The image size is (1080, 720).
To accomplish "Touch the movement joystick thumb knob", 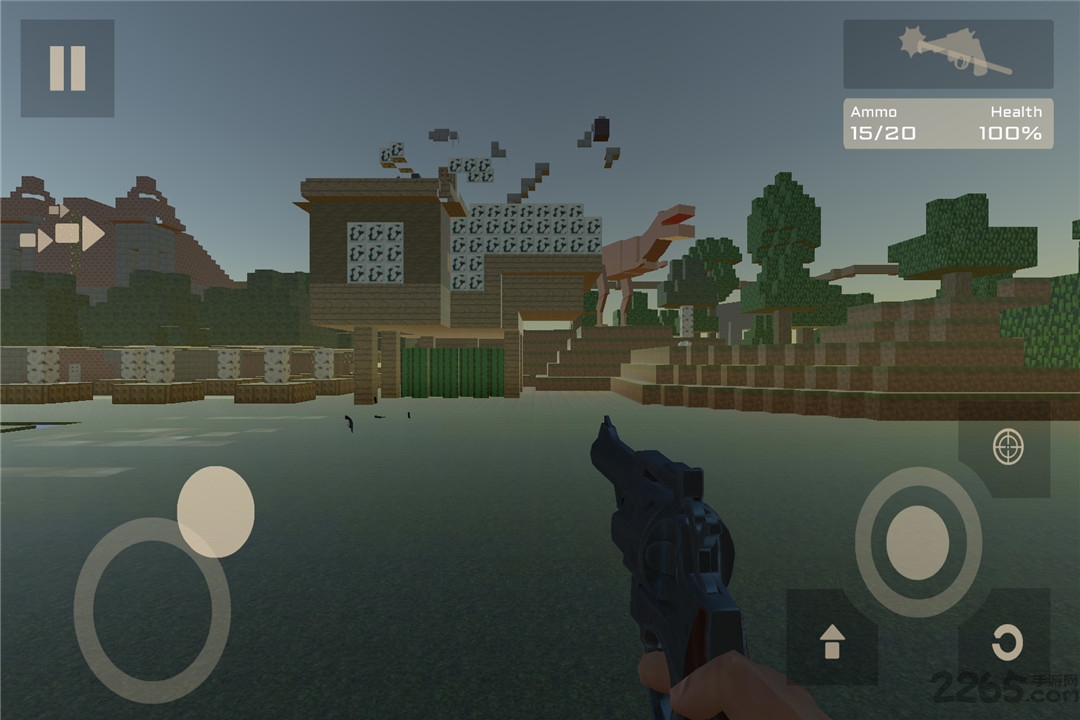I will pos(215,511).
